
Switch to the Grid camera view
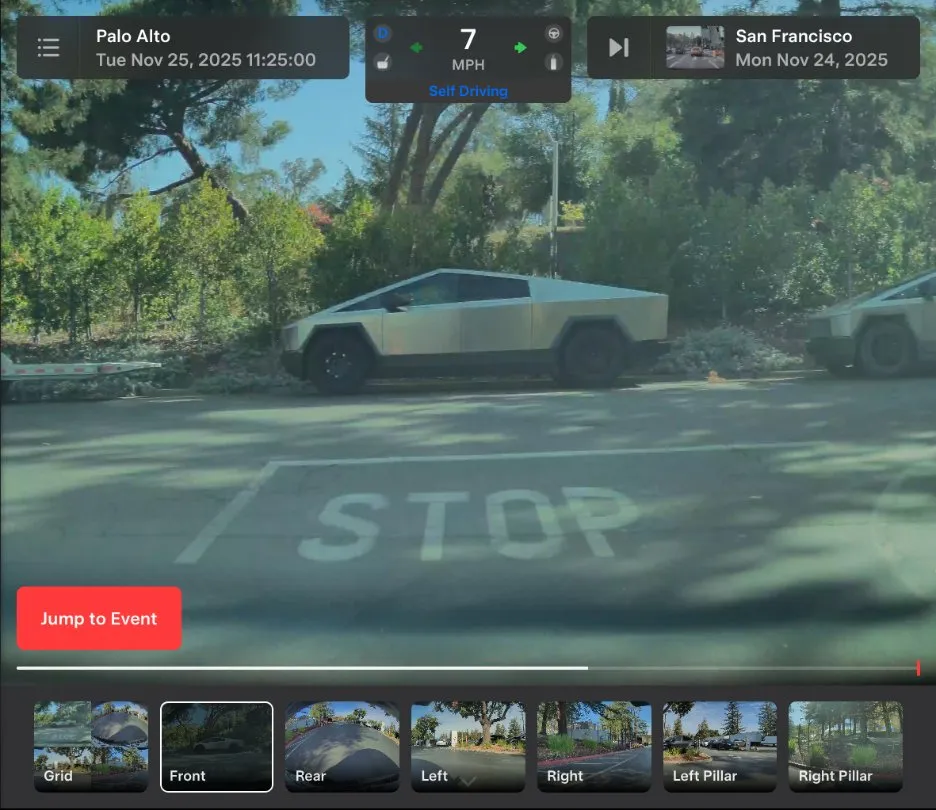[x=91, y=746]
